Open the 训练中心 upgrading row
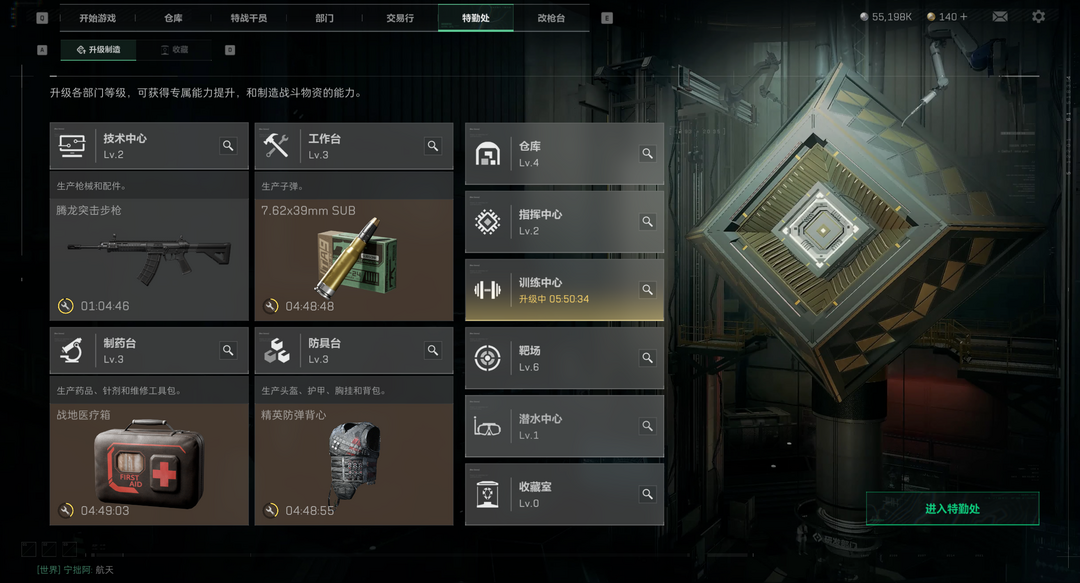1080x583 pixels. click(564, 290)
